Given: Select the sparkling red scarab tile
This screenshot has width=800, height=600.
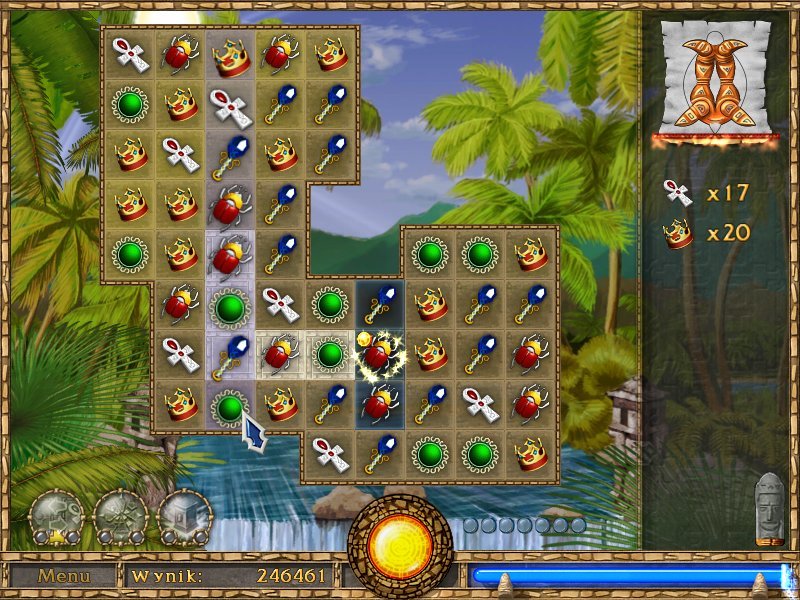Looking at the screenshot, I should click(380, 353).
